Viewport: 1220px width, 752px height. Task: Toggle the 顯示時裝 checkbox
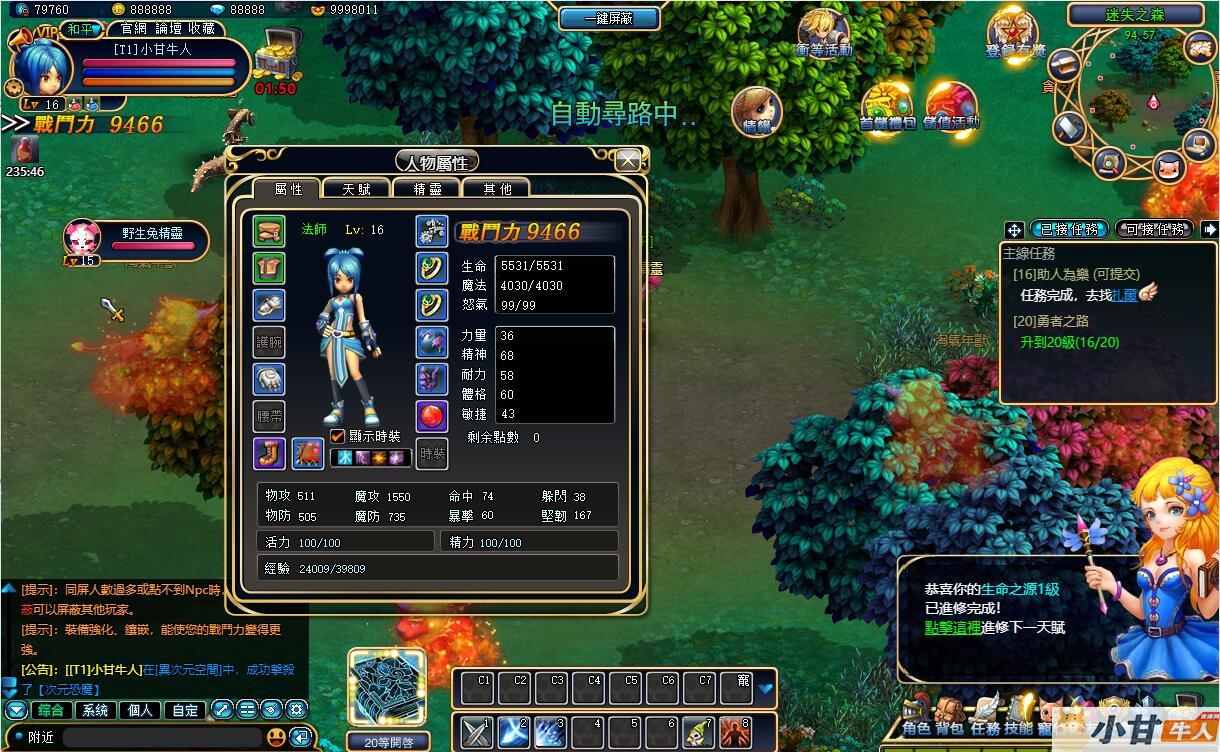338,436
